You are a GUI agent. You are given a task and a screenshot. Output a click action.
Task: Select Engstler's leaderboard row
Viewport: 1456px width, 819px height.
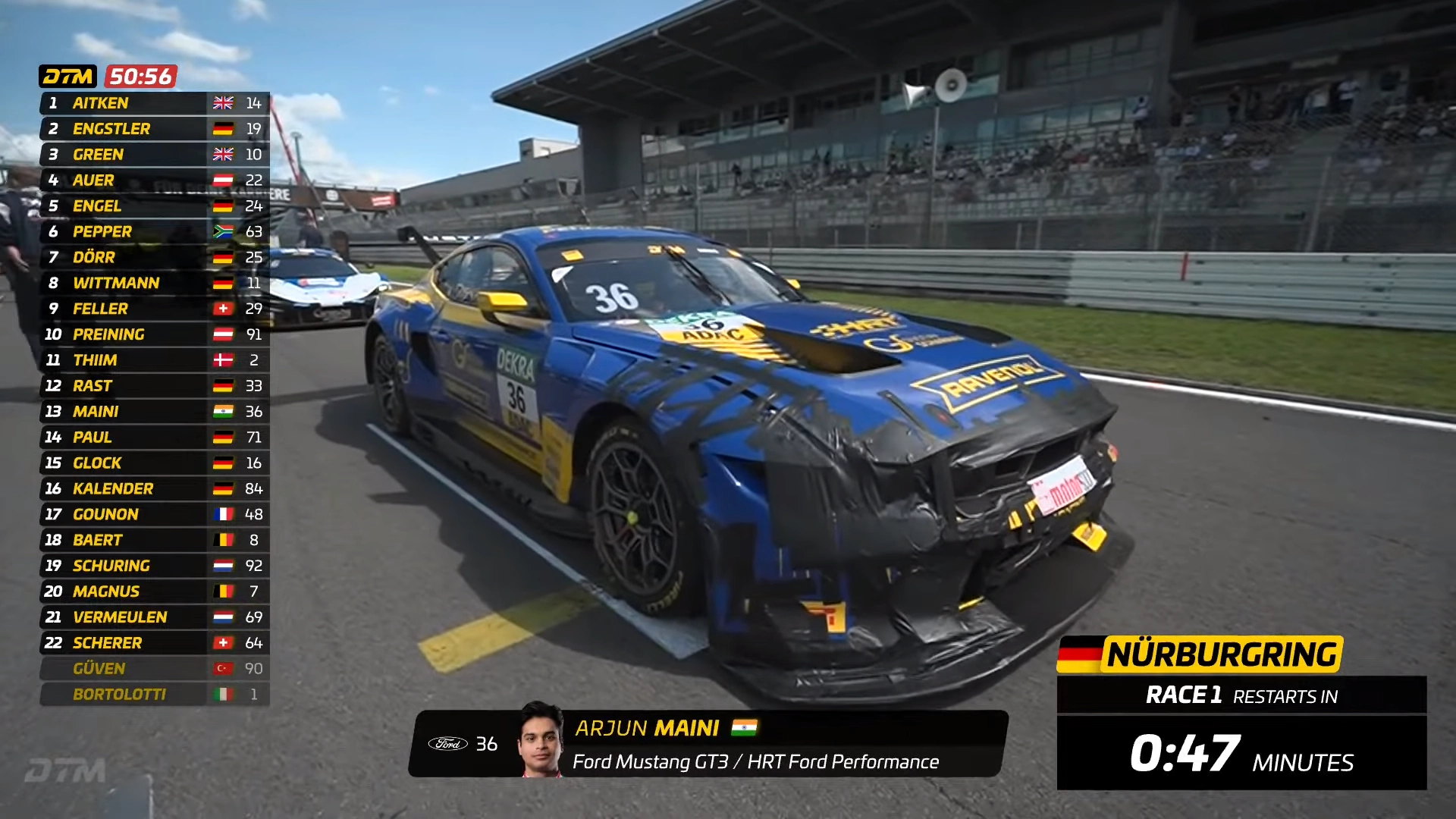click(x=154, y=129)
